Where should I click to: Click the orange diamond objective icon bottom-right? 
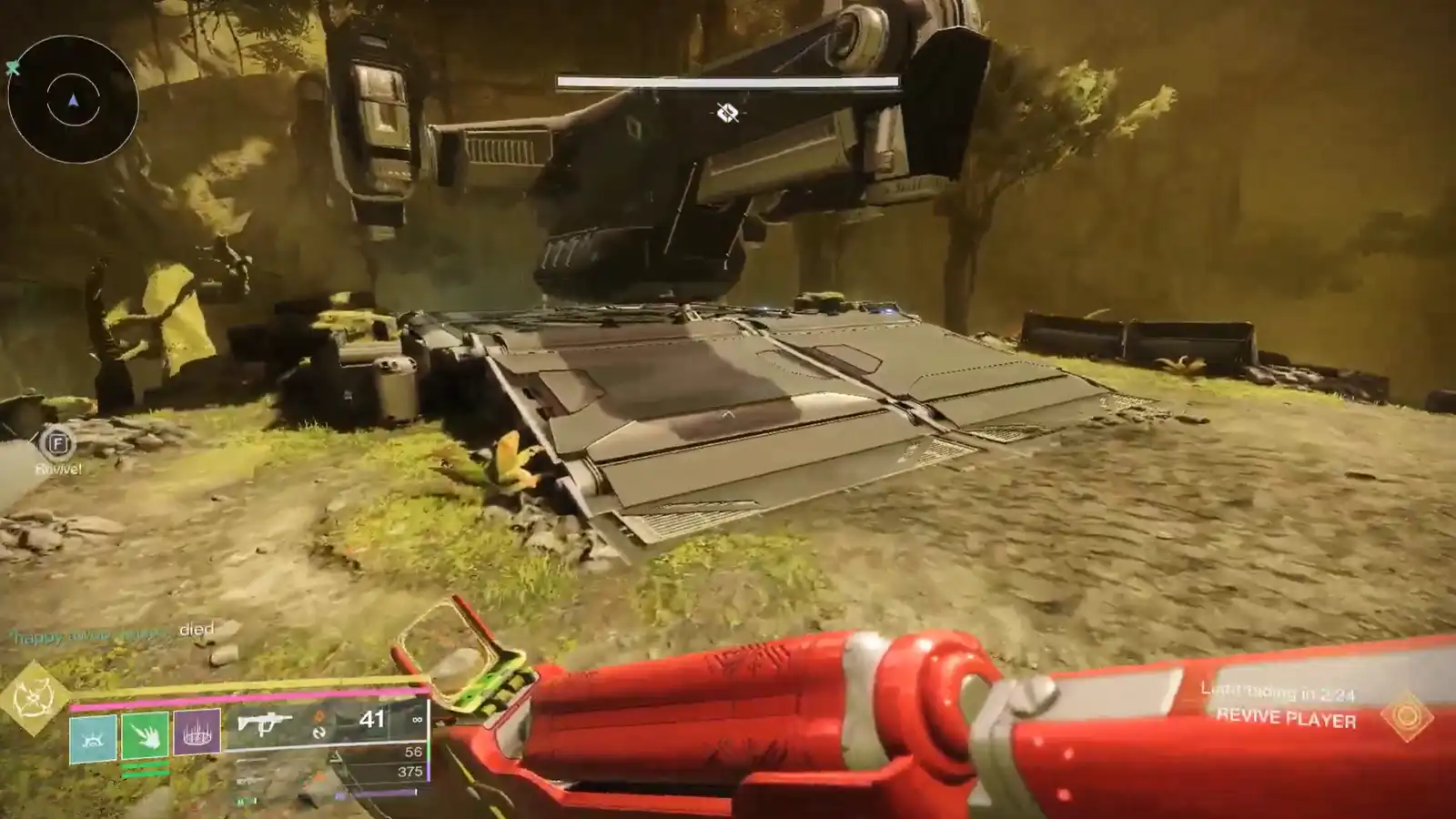tap(1406, 715)
